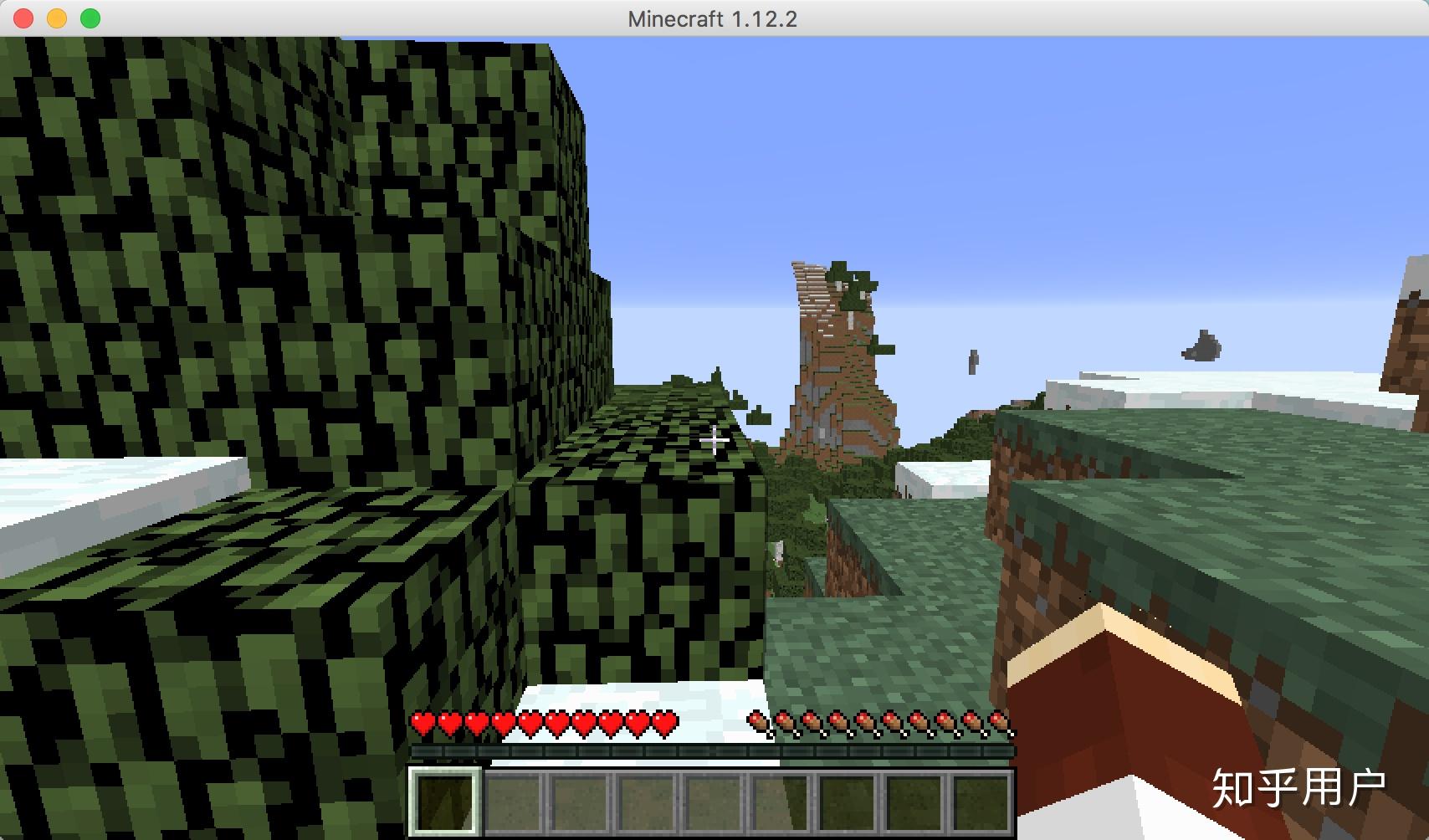Viewport: 1429px width, 840px height.
Task: Click the half-eaten drumstick next to the hearts
Action: (x=757, y=720)
